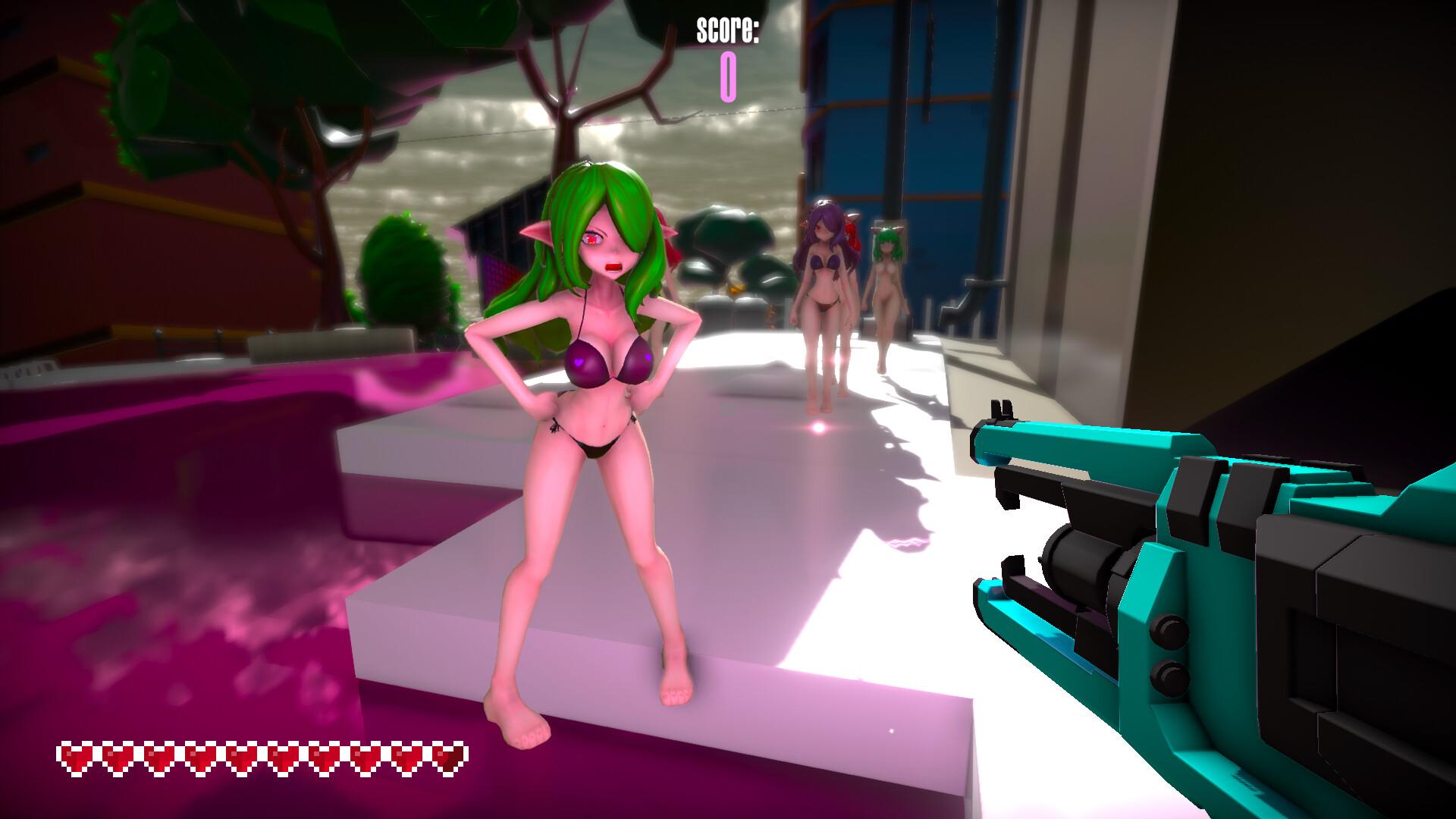The height and width of the screenshot is (819, 1456).
Task: Click the heart-shaped pupil of the green-haired girl
Action: pos(591,239)
